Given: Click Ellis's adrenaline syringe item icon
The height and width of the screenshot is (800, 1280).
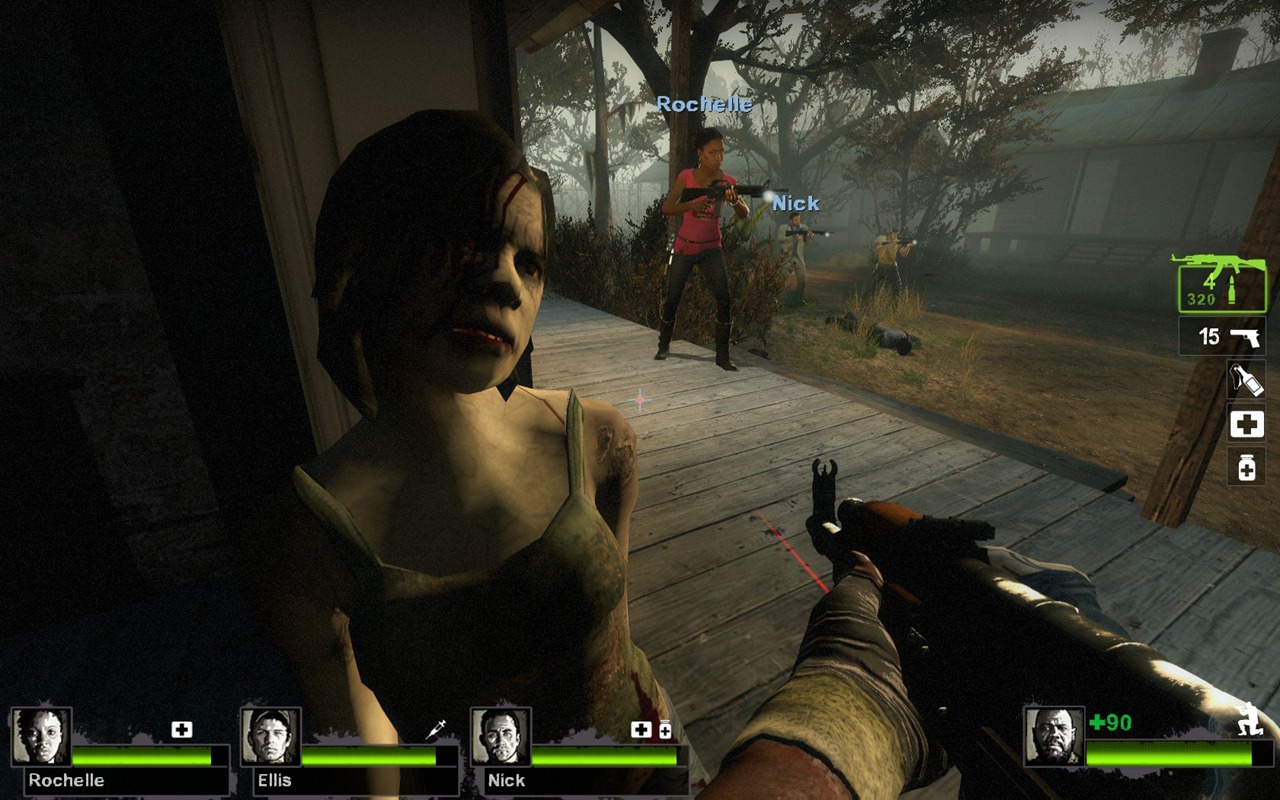Looking at the screenshot, I should tap(436, 731).
